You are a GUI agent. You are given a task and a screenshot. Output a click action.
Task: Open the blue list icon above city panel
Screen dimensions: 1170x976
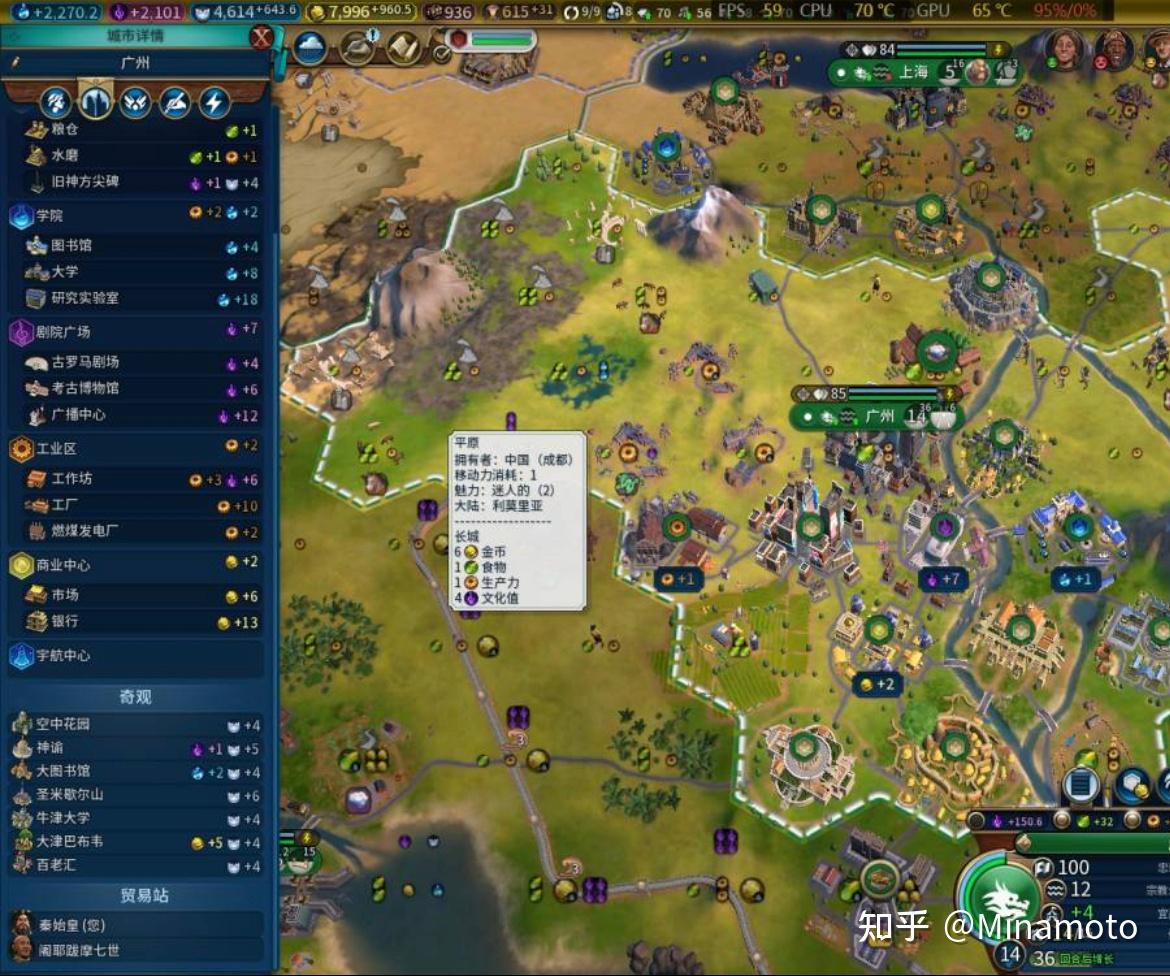[1080, 785]
